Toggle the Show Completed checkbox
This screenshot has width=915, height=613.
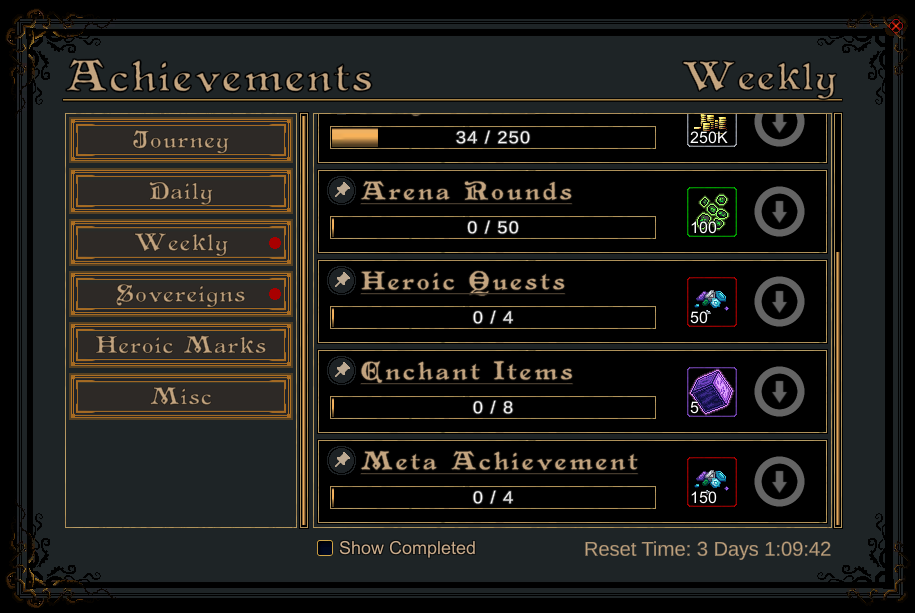tap(325, 548)
